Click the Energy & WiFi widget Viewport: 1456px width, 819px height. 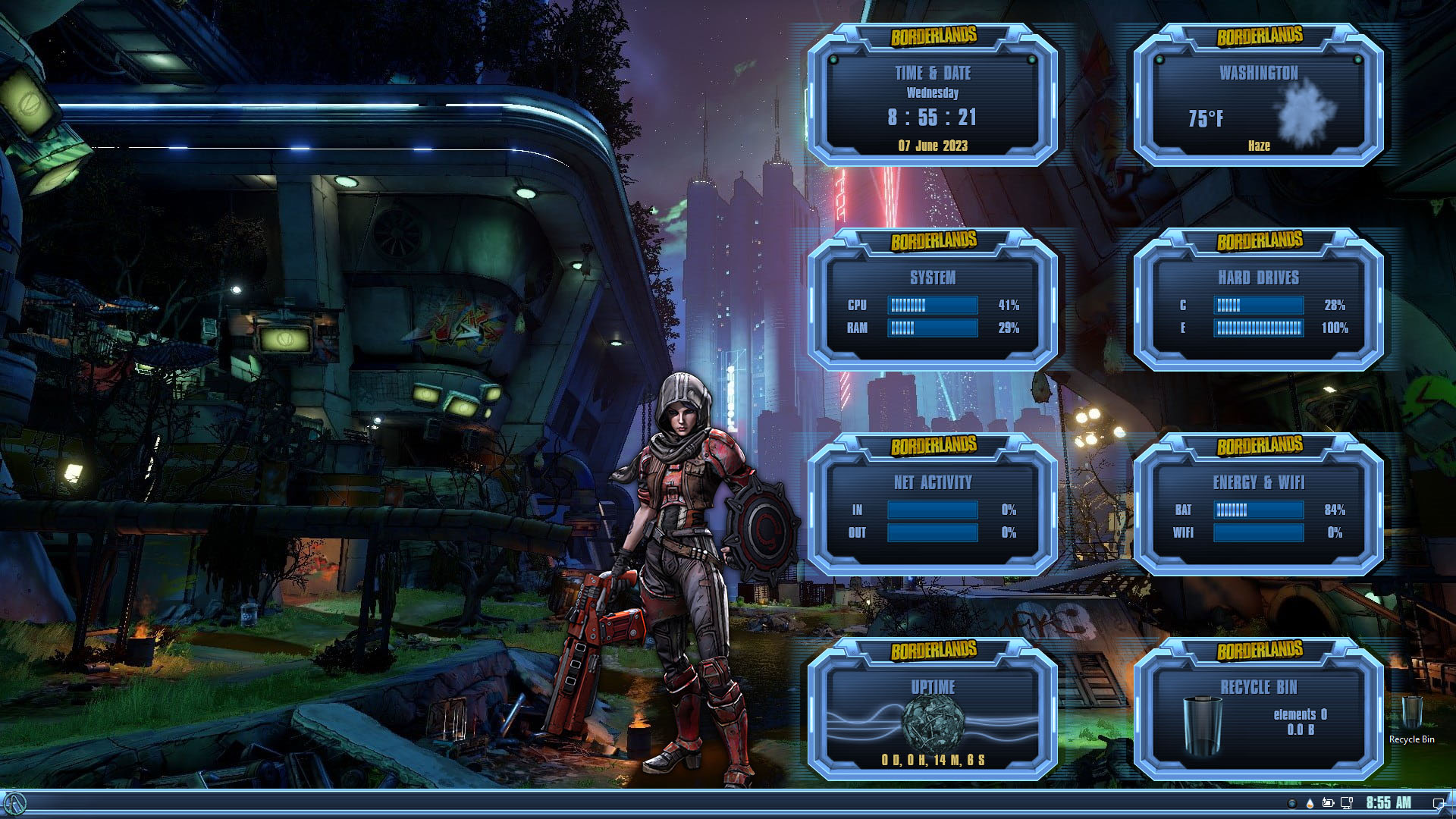point(1258,516)
